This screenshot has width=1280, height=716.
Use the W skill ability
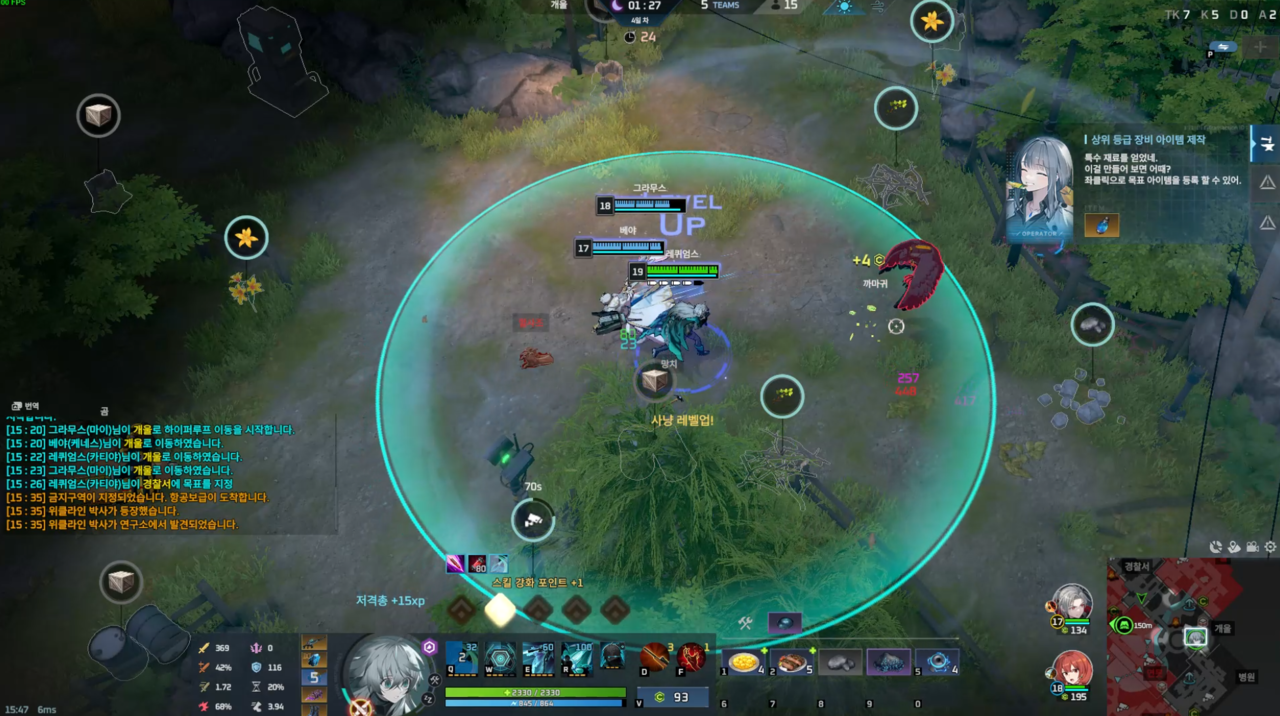click(x=500, y=659)
